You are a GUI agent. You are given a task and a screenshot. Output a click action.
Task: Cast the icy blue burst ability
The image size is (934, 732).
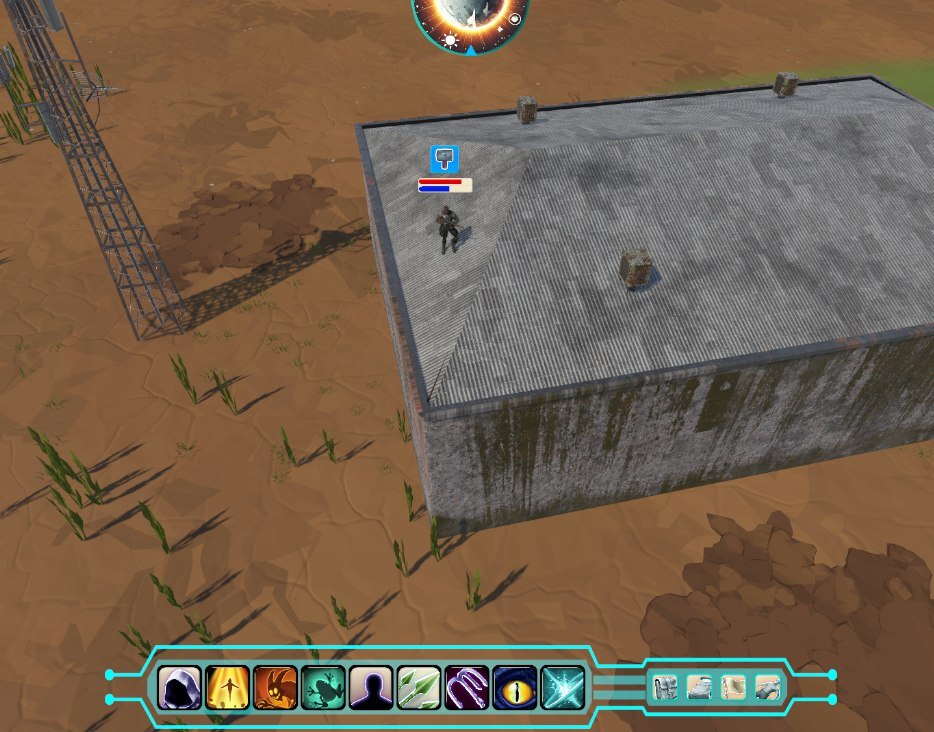(563, 688)
